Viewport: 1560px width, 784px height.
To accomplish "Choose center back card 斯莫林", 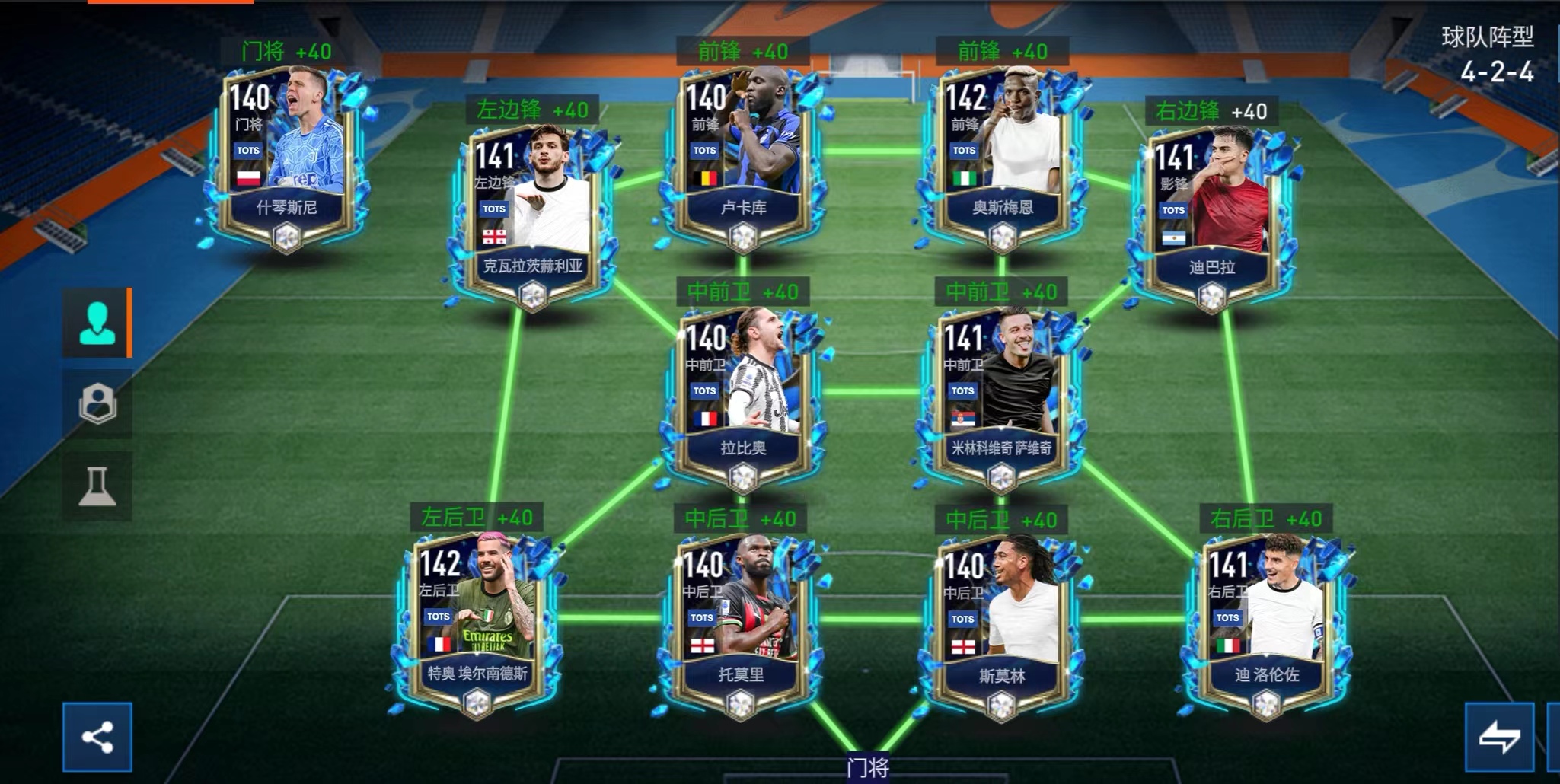I will pos(1001,622).
